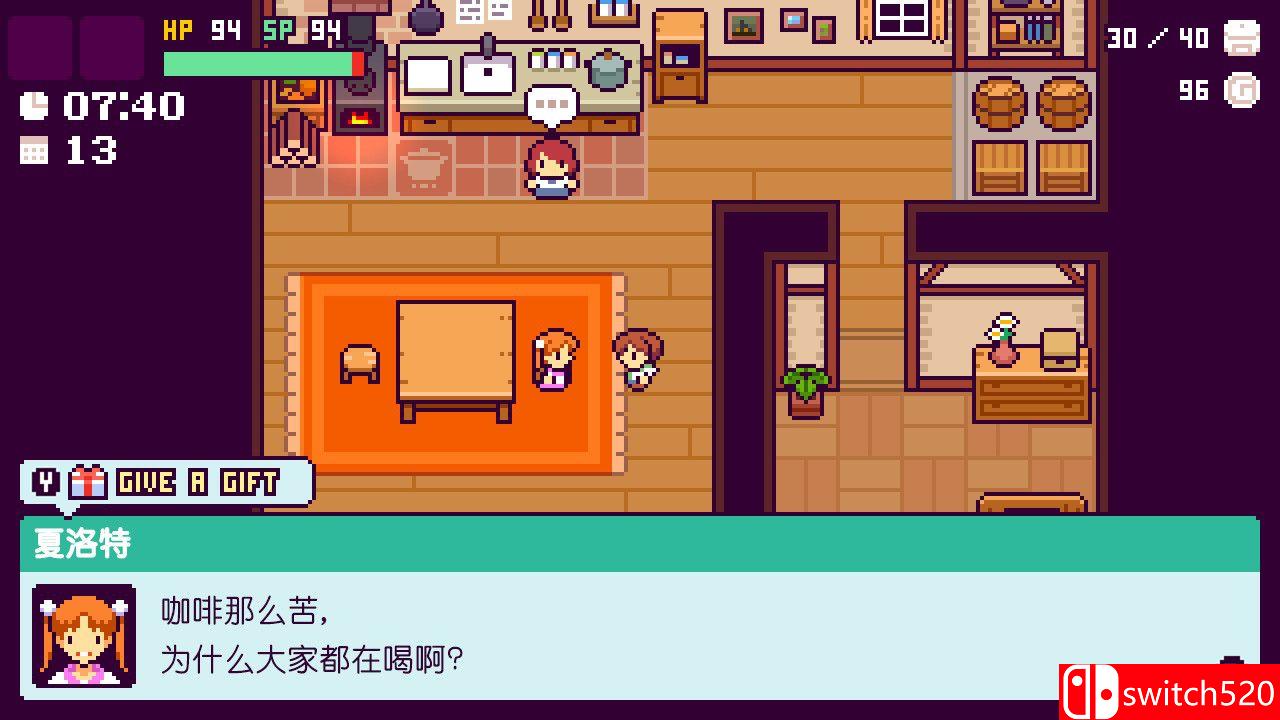Click the gold coin icon beside 96
Screen dimensions: 1280x720
pyautogui.click(x=1240, y=91)
